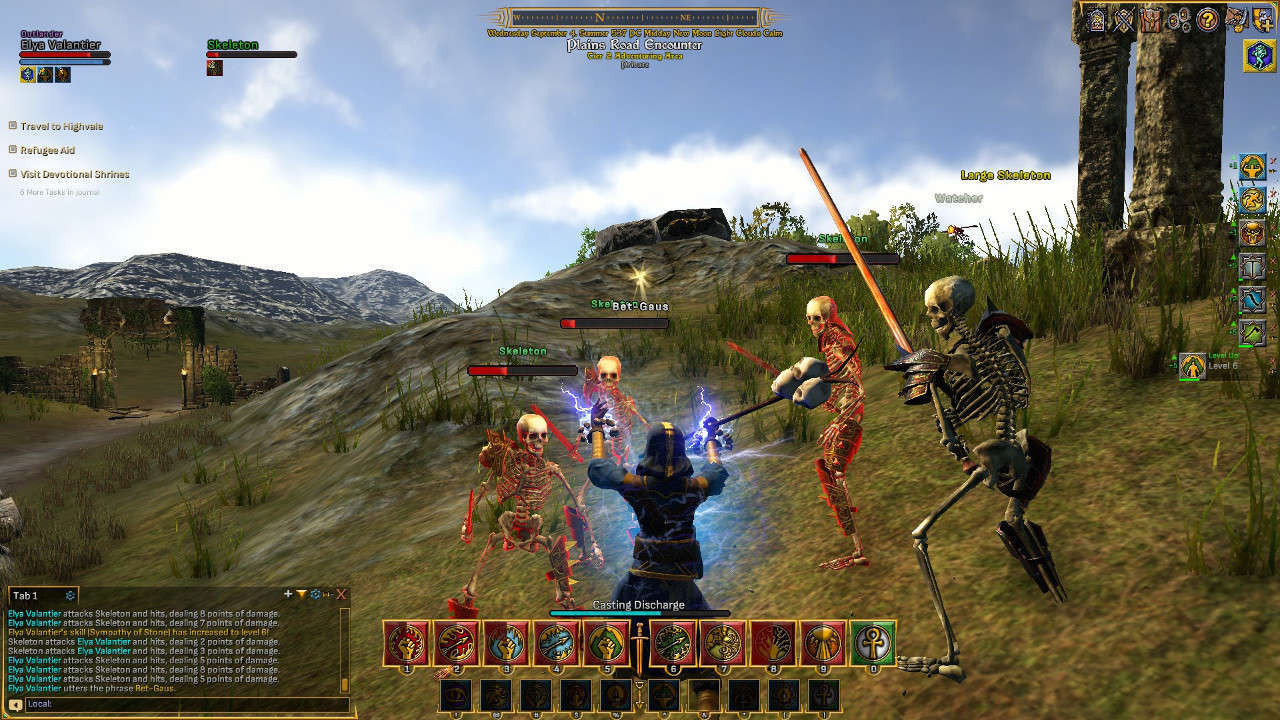Viewport: 1280px width, 720px height.
Task: Use the green fist ability in slot 5
Action: pos(606,643)
